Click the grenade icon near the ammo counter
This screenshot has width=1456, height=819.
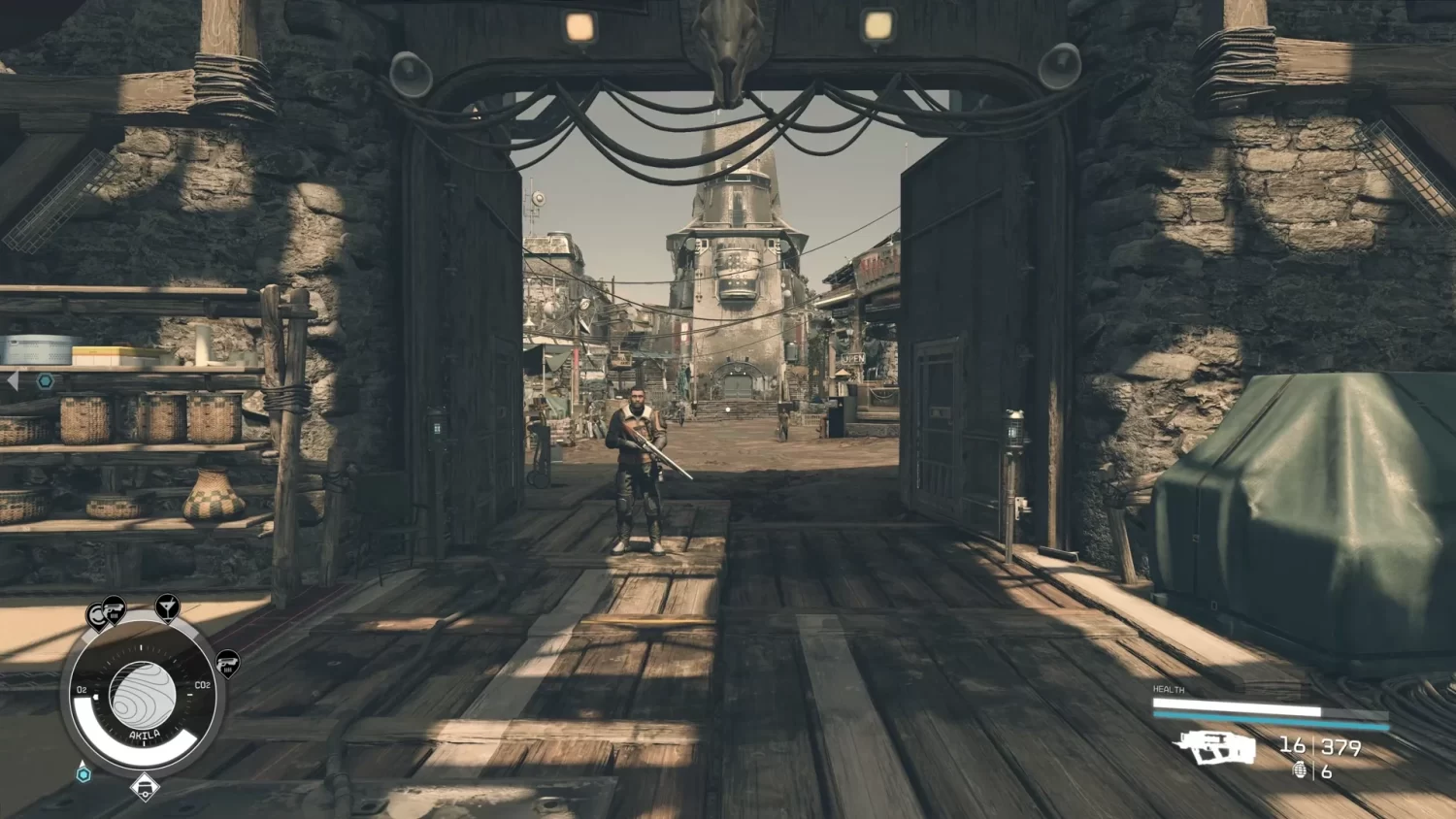coord(1301,770)
